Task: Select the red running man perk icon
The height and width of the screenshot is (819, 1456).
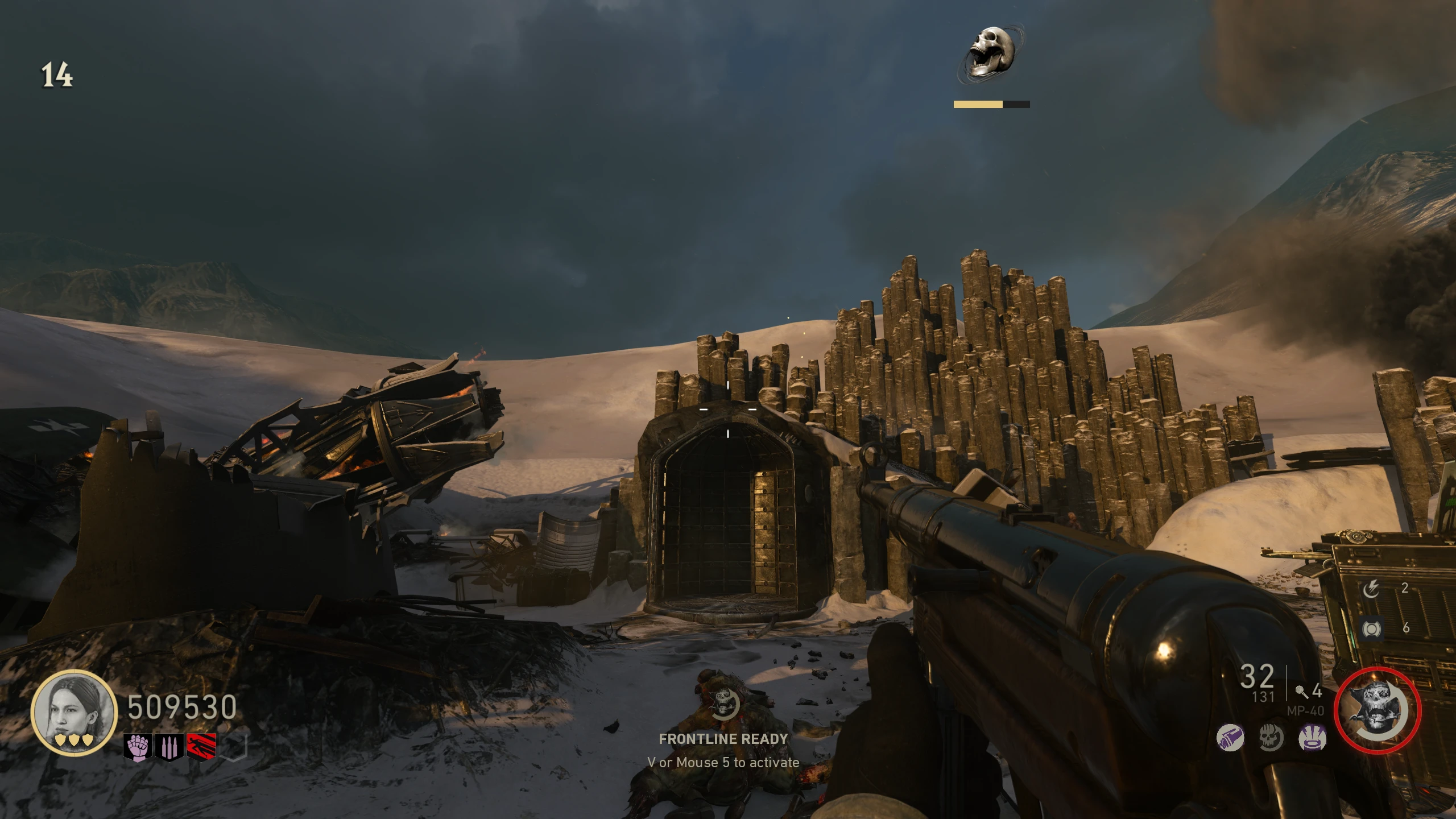Action: pos(201,747)
